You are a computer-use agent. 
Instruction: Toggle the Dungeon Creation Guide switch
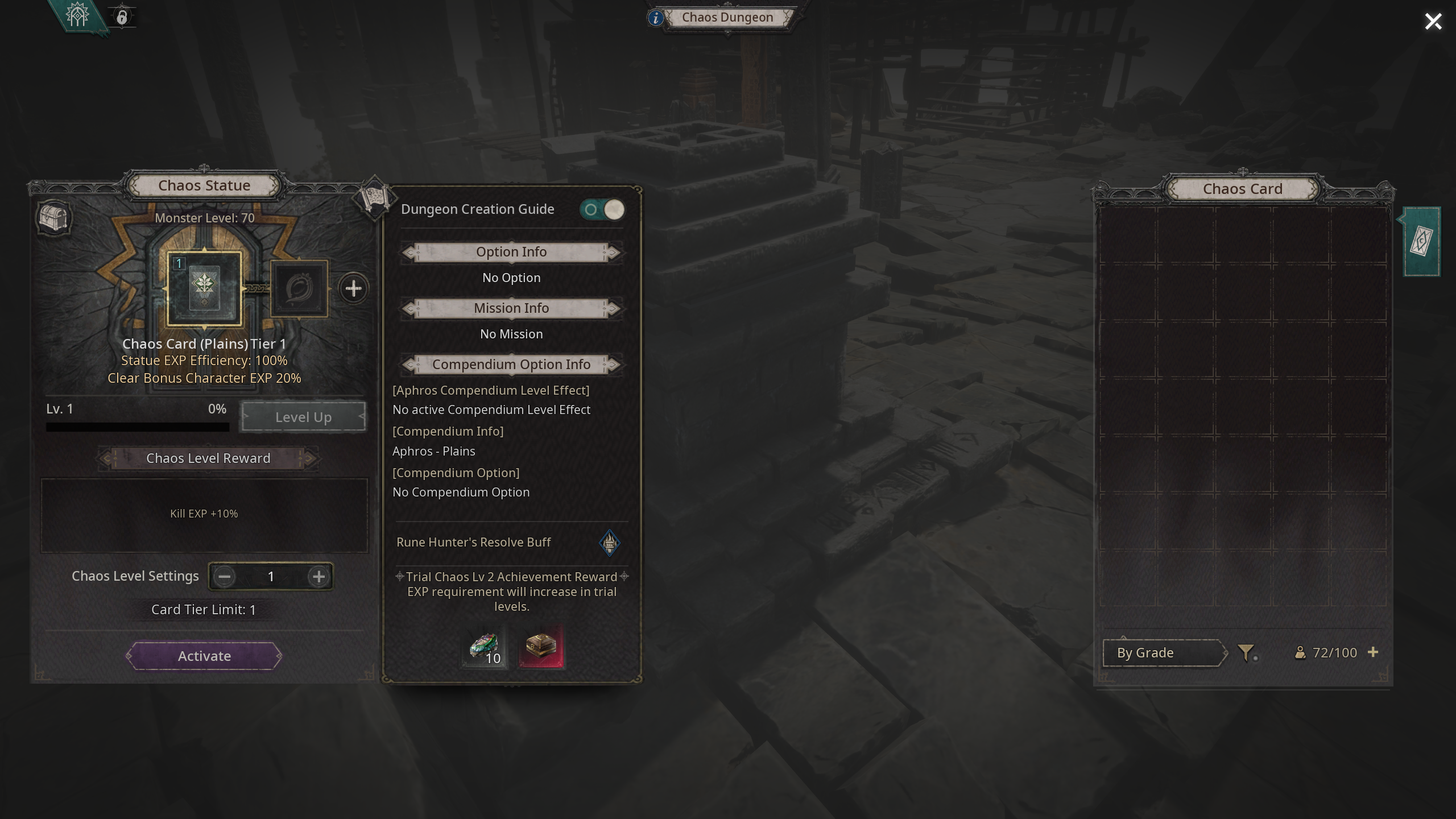pos(602,209)
